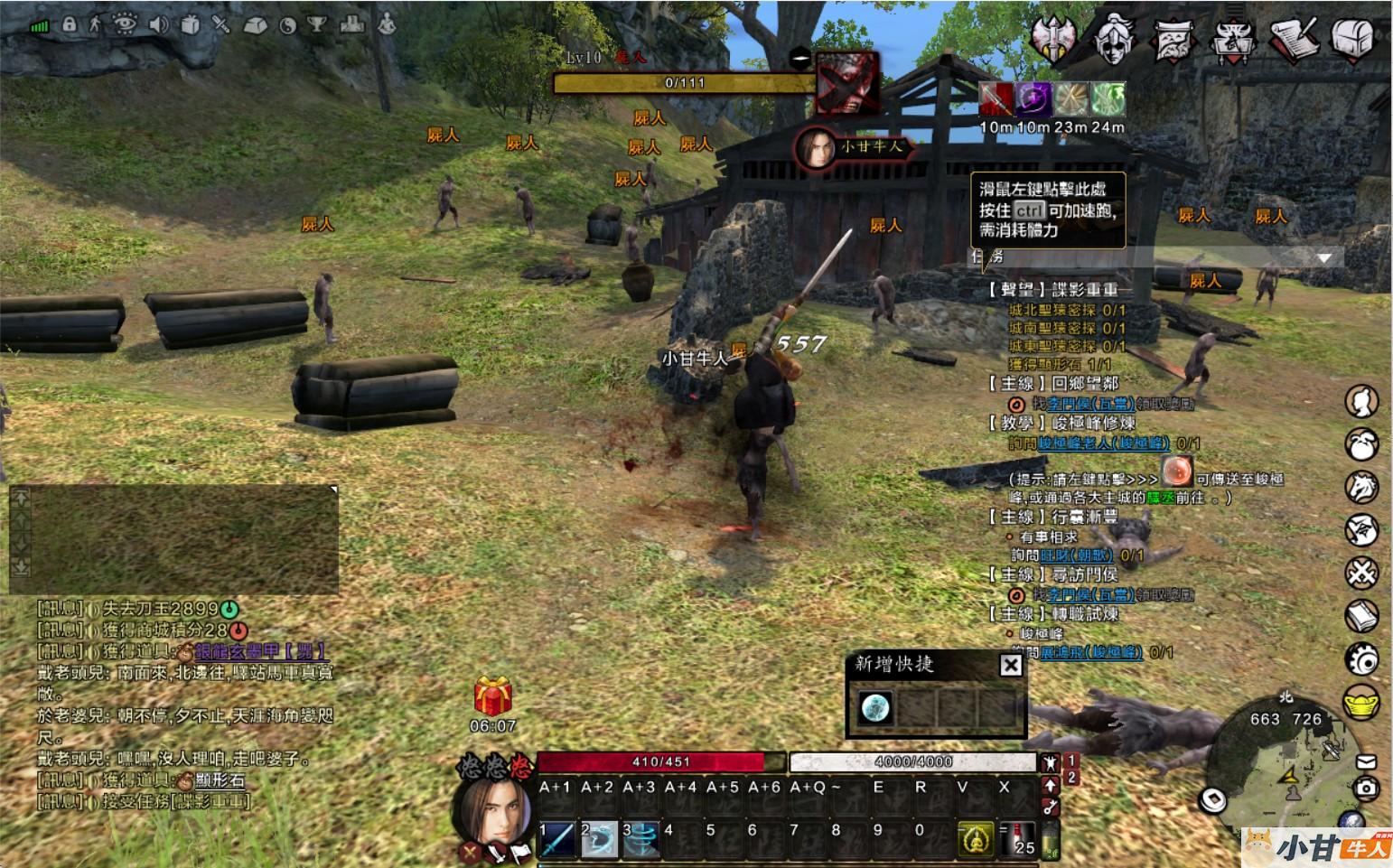Image resolution: width=1393 pixels, height=868 pixels.
Task: Open the treasure chest icon at top right
Action: (1352, 38)
